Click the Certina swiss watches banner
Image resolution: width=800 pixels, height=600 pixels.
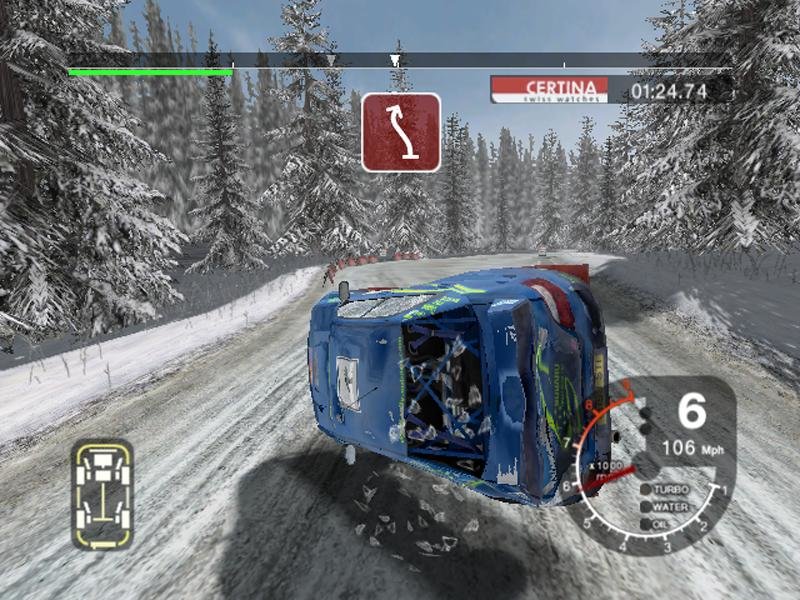tap(550, 90)
